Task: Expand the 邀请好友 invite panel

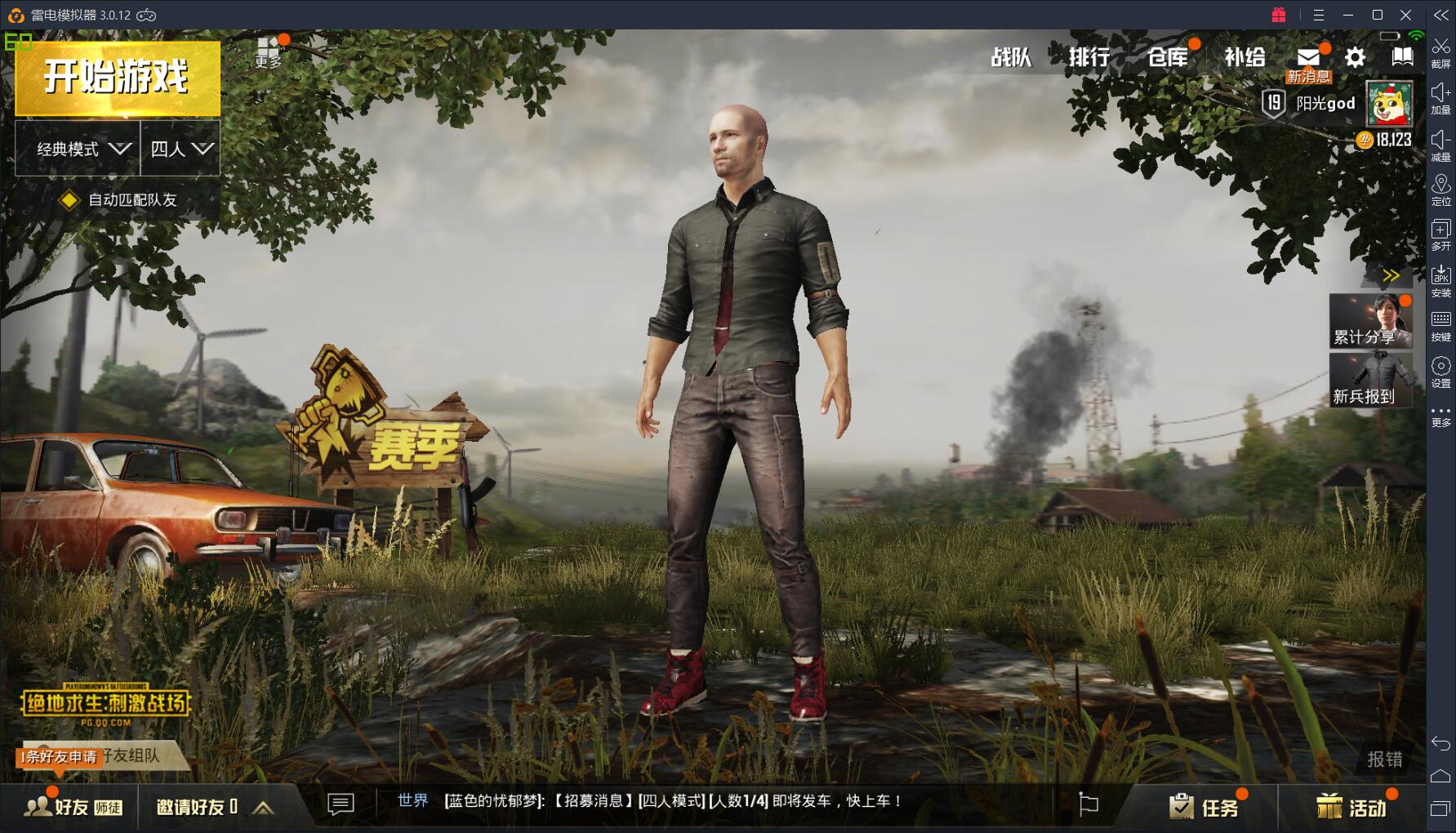Action: pyautogui.click(x=263, y=808)
